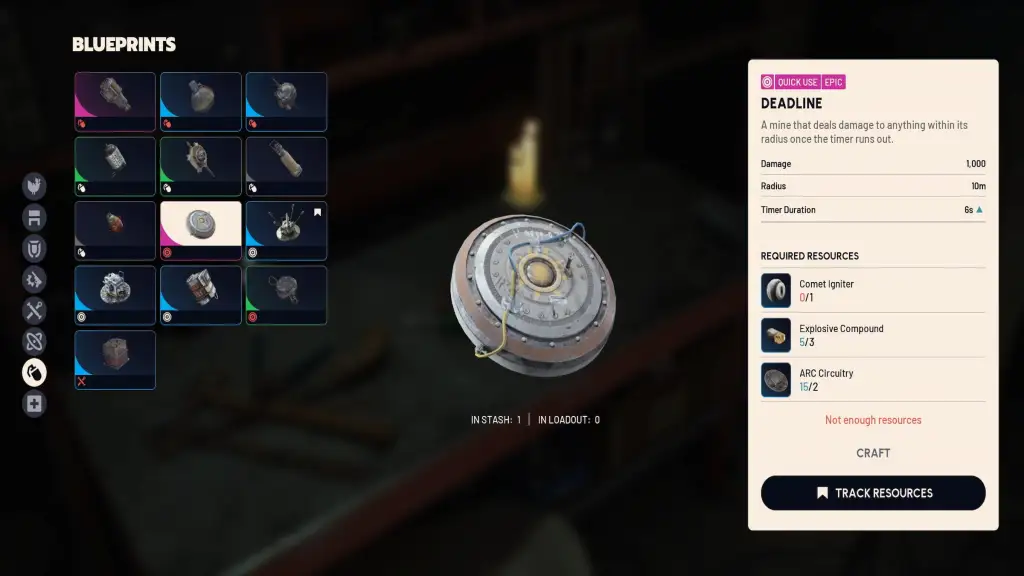The image size is (1024, 576).
Task: Select the highlighted grenade icon category
Action: pyautogui.click(x=35, y=373)
